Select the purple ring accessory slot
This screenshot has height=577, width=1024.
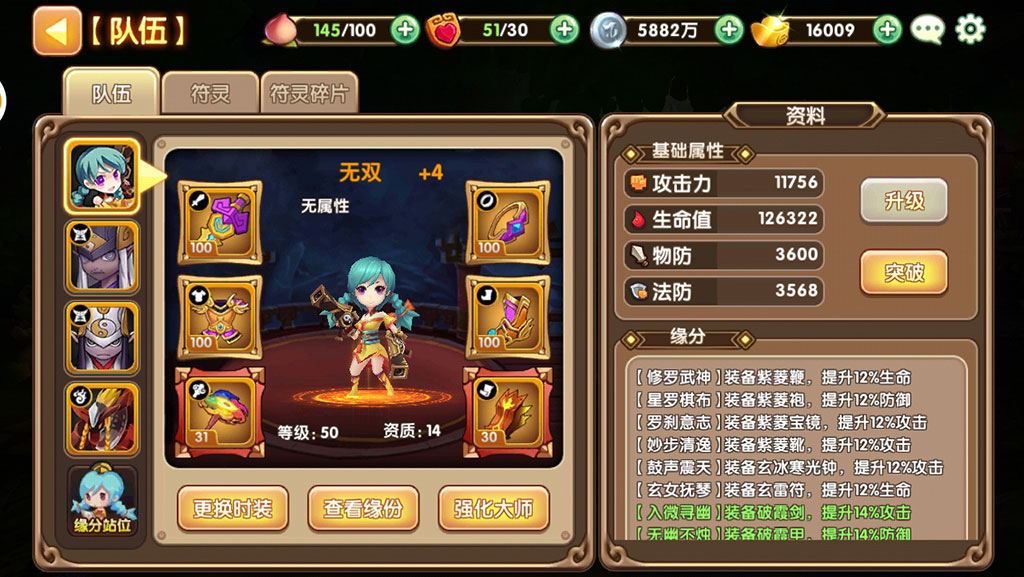[507, 218]
